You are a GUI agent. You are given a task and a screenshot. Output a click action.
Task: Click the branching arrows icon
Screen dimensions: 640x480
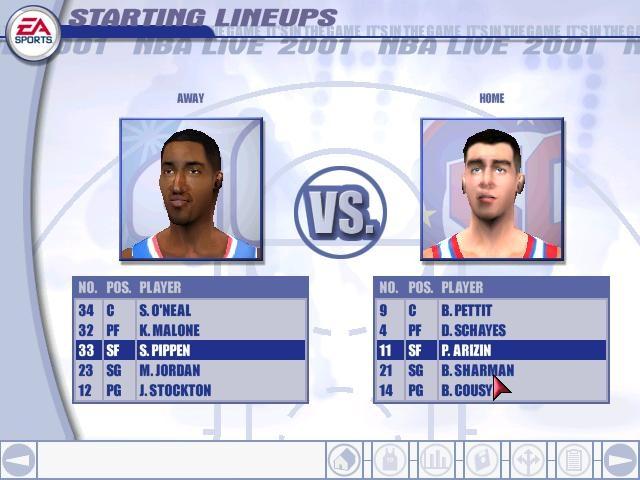pyautogui.click(x=527, y=460)
